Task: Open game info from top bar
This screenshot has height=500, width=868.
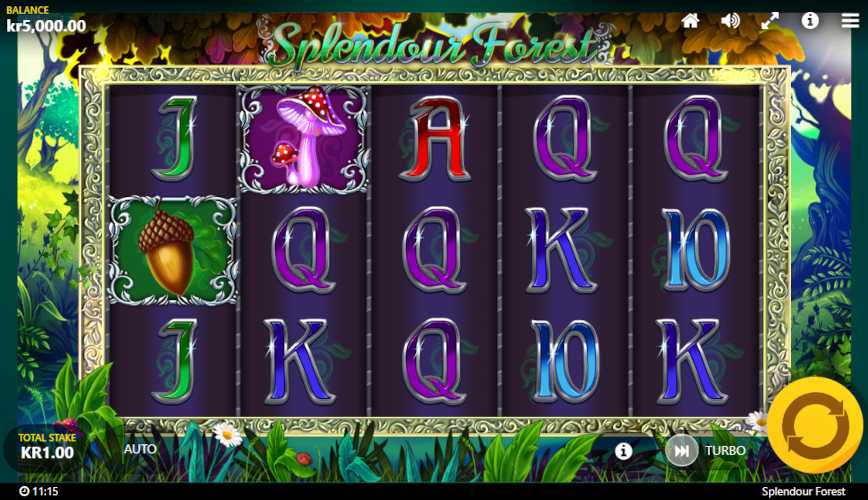Action: pos(810,20)
